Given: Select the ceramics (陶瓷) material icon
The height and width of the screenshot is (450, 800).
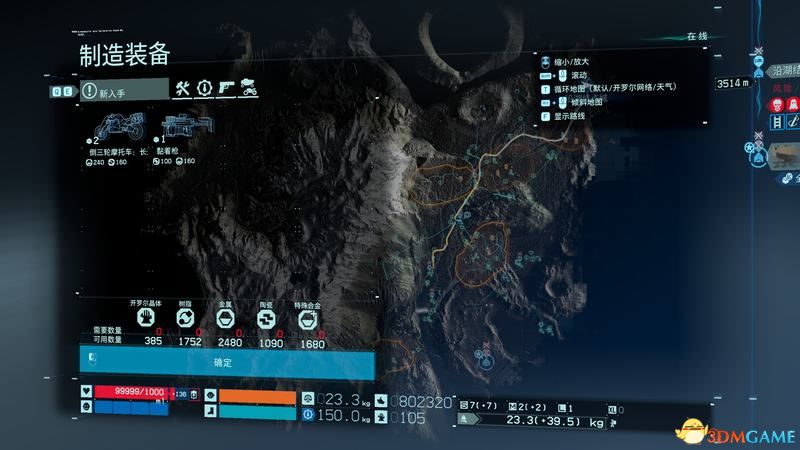Looking at the screenshot, I should (266, 319).
